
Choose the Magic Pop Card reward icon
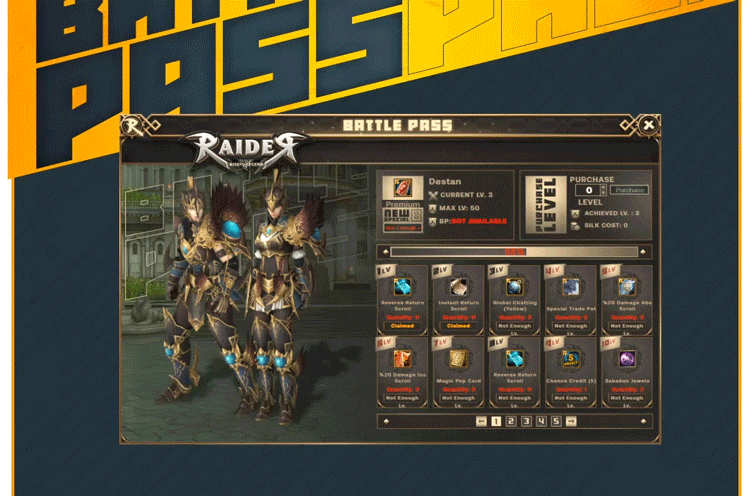coord(458,358)
